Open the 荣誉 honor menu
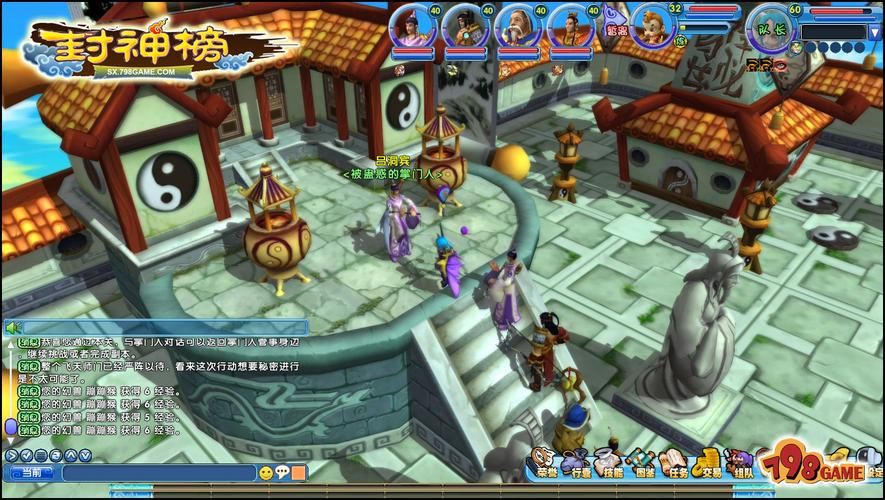The height and width of the screenshot is (500, 885). (x=542, y=461)
